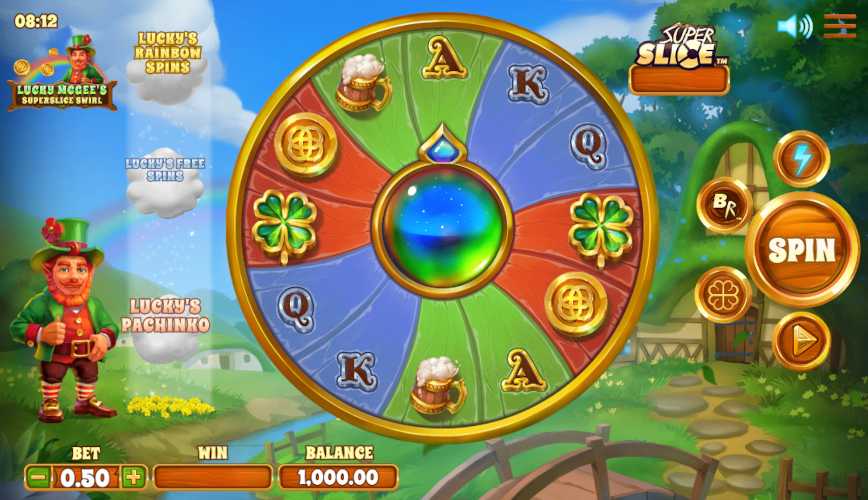Start autoplay with the arrow button
This screenshot has height=500, width=868.
coord(801,340)
